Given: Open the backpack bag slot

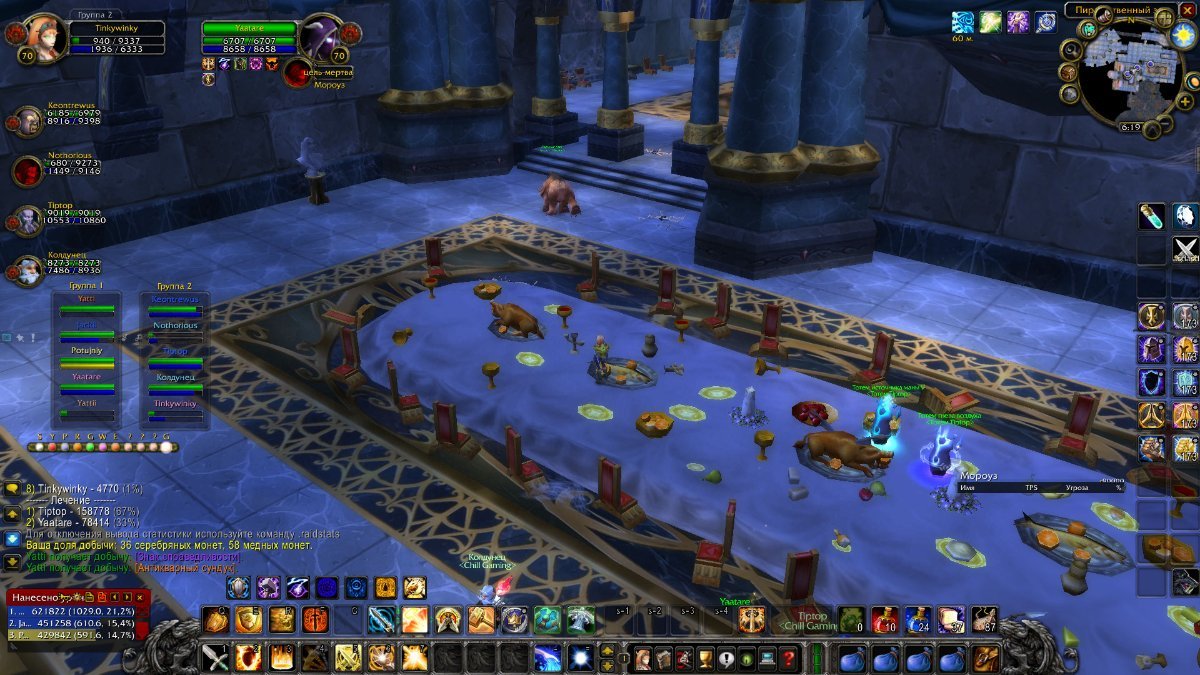Looking at the screenshot, I should point(986,658).
